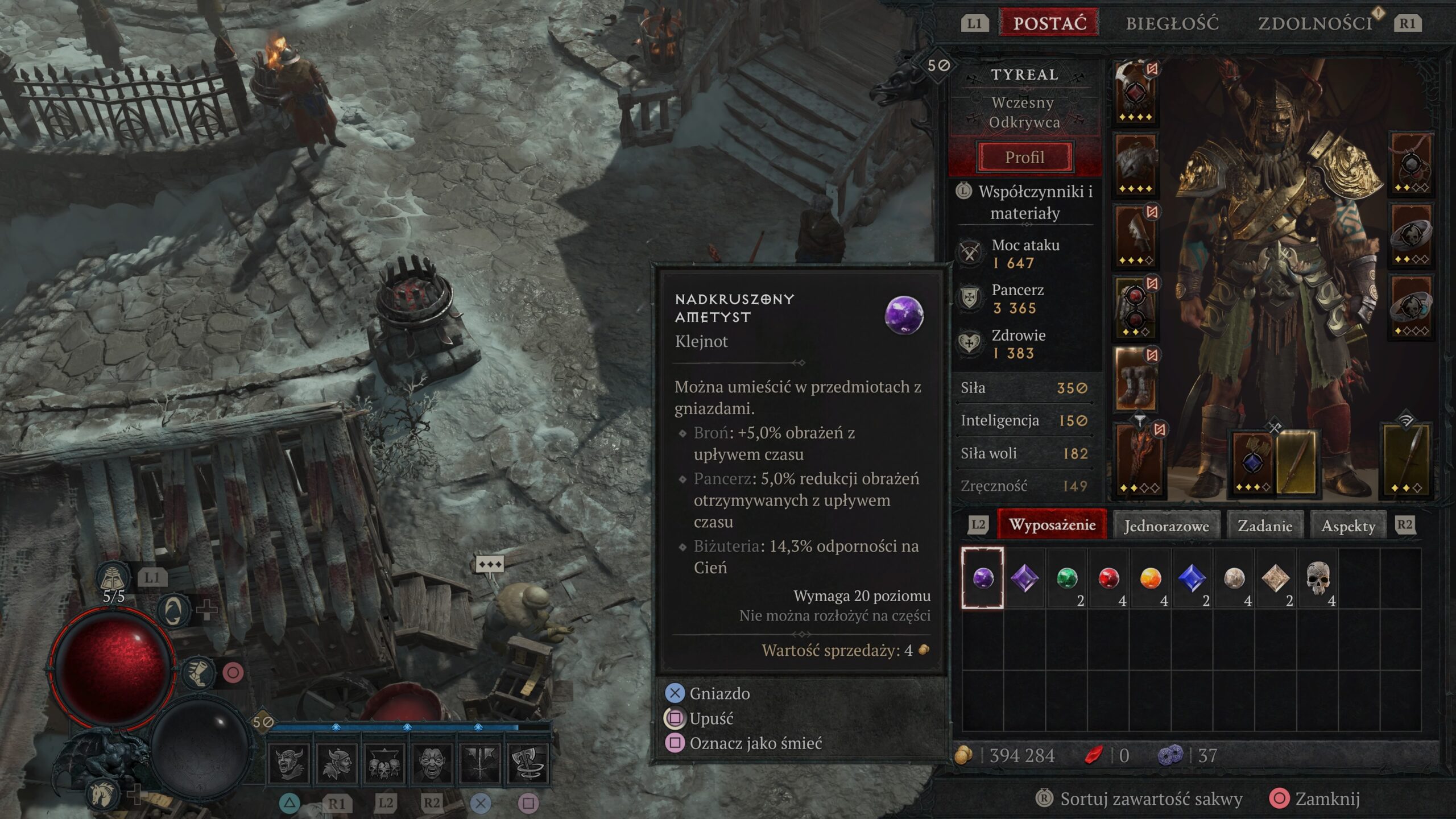Switch to the Biegłość tab

click(1172, 23)
